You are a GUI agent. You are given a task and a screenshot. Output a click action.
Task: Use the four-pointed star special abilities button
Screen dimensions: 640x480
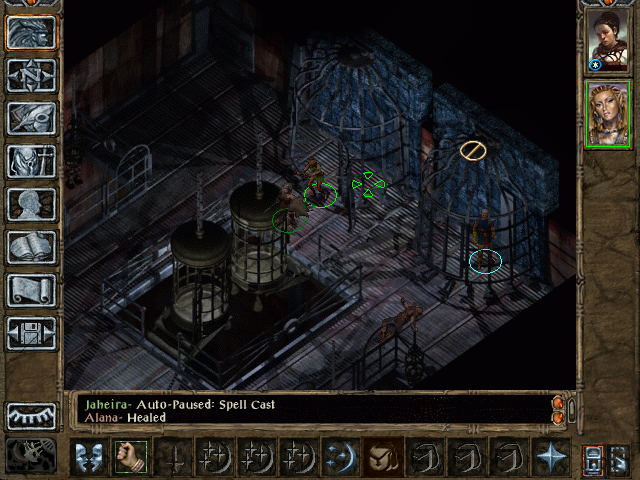pos(551,457)
